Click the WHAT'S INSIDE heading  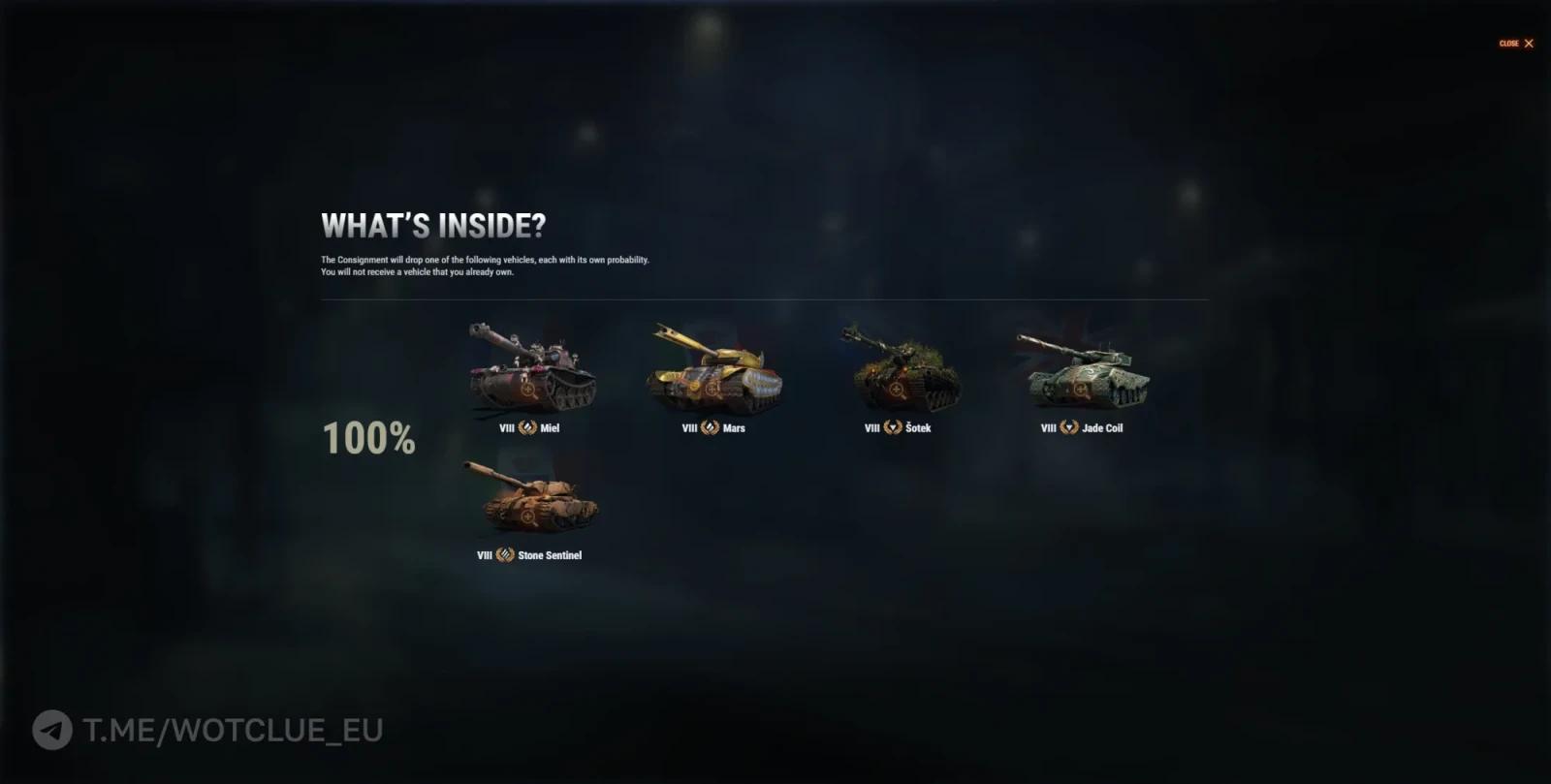[433, 224]
